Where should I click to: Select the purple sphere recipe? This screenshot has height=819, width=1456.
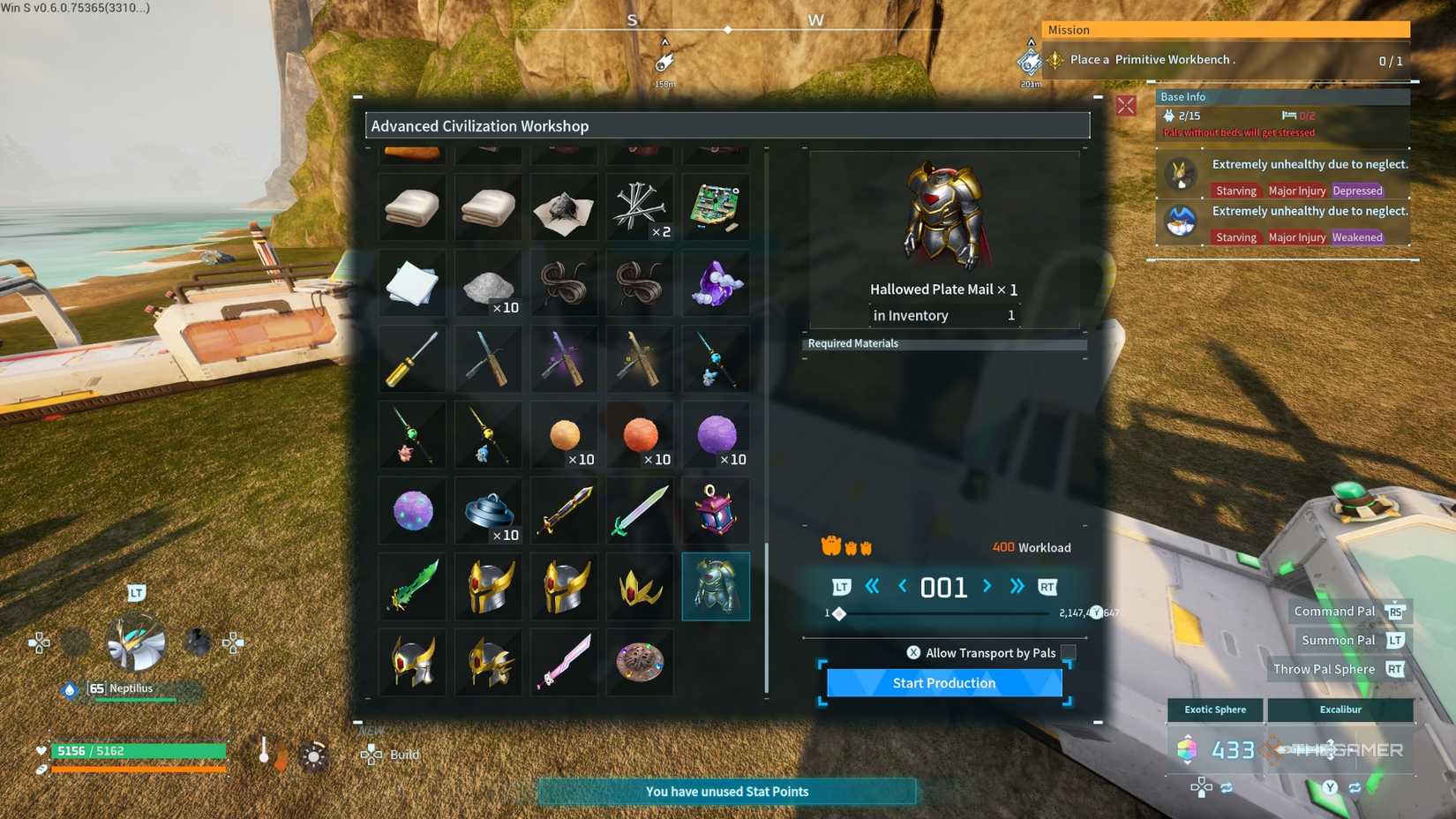716,434
